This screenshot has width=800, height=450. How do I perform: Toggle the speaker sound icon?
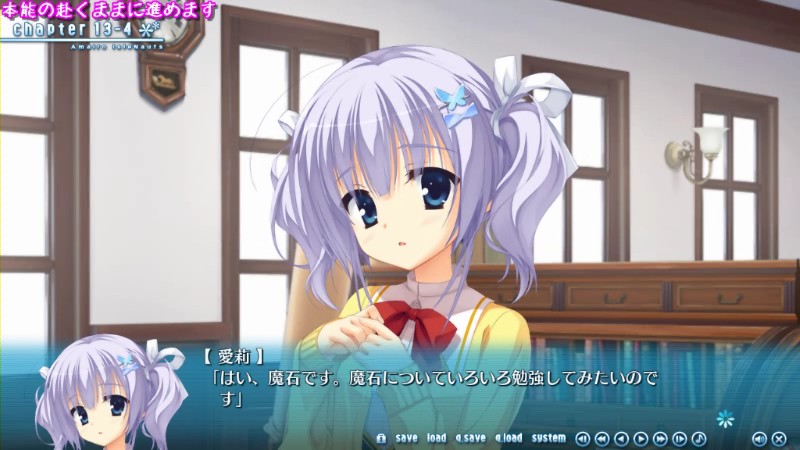[x=759, y=438]
